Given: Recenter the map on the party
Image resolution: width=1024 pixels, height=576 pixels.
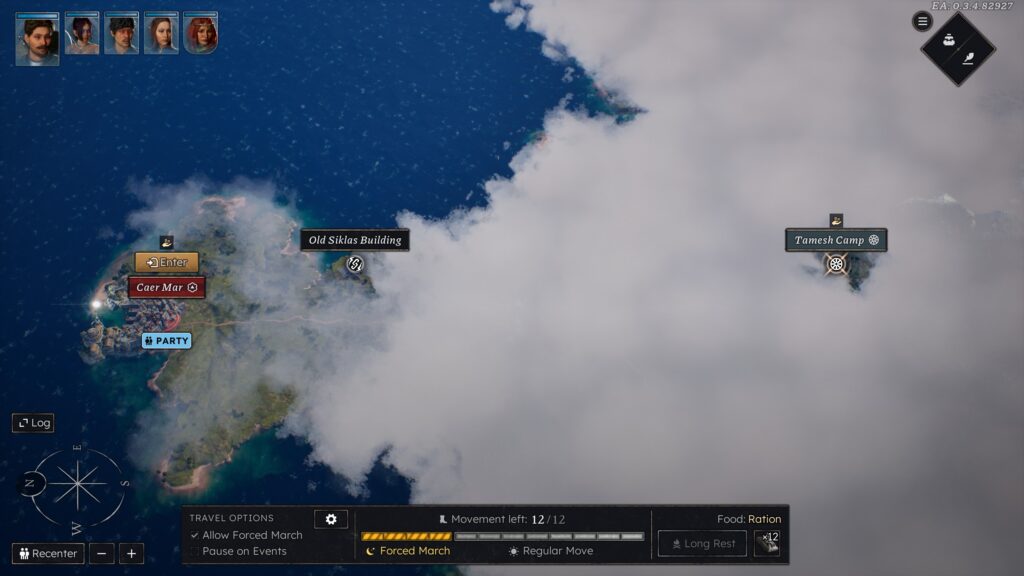Looking at the screenshot, I should pos(48,554).
